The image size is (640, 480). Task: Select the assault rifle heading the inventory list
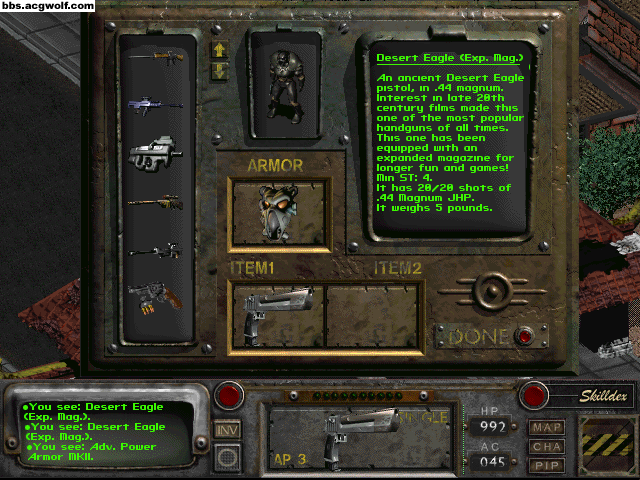(156, 58)
